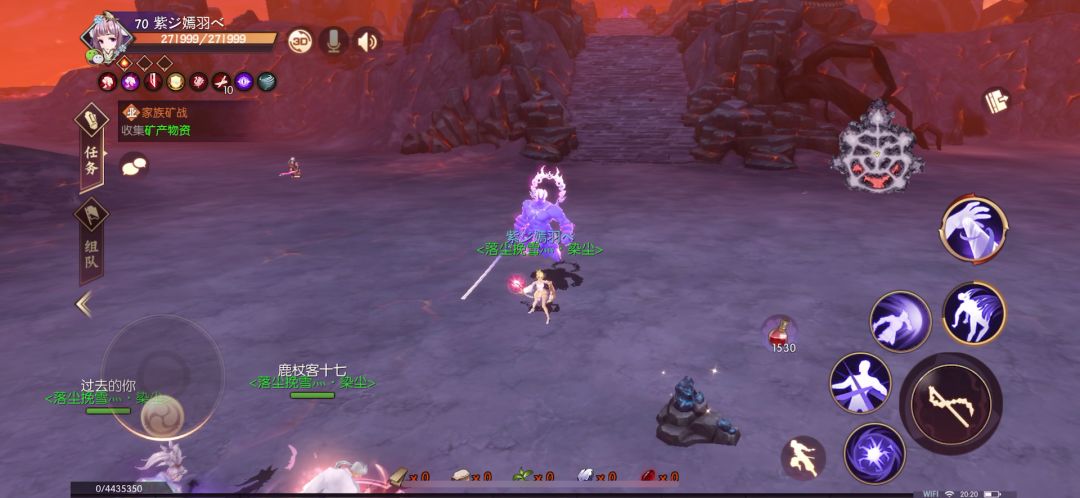Activate the crossed-slash figure skill
Viewport: 1080px width, 498px height.
(x=860, y=382)
